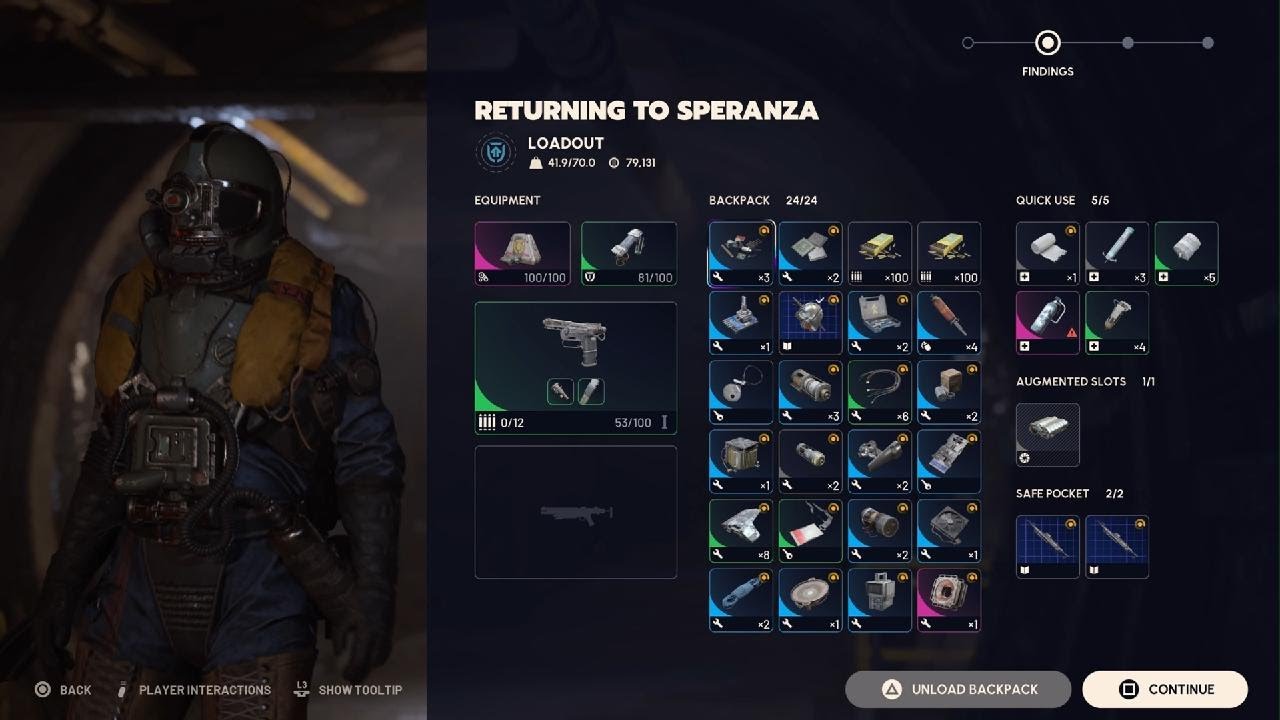Viewport: 1280px width, 720px height.
Task: Select the round speaker-shaped backpack item
Action: pyautogui.click(x=810, y=600)
